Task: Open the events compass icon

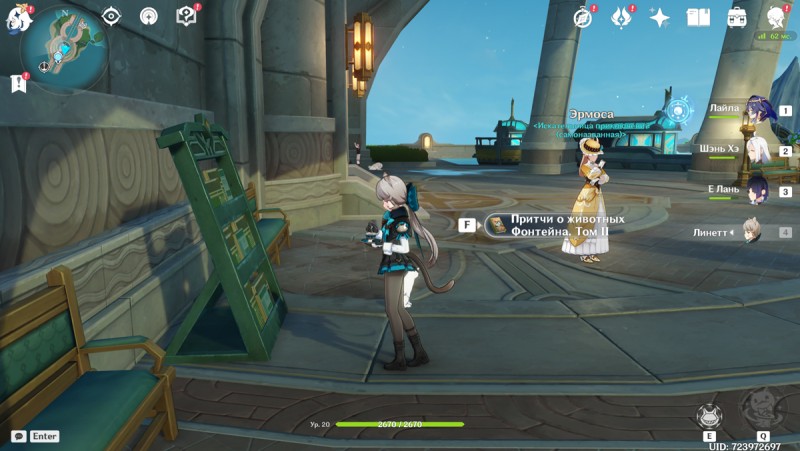Action: click(x=584, y=17)
